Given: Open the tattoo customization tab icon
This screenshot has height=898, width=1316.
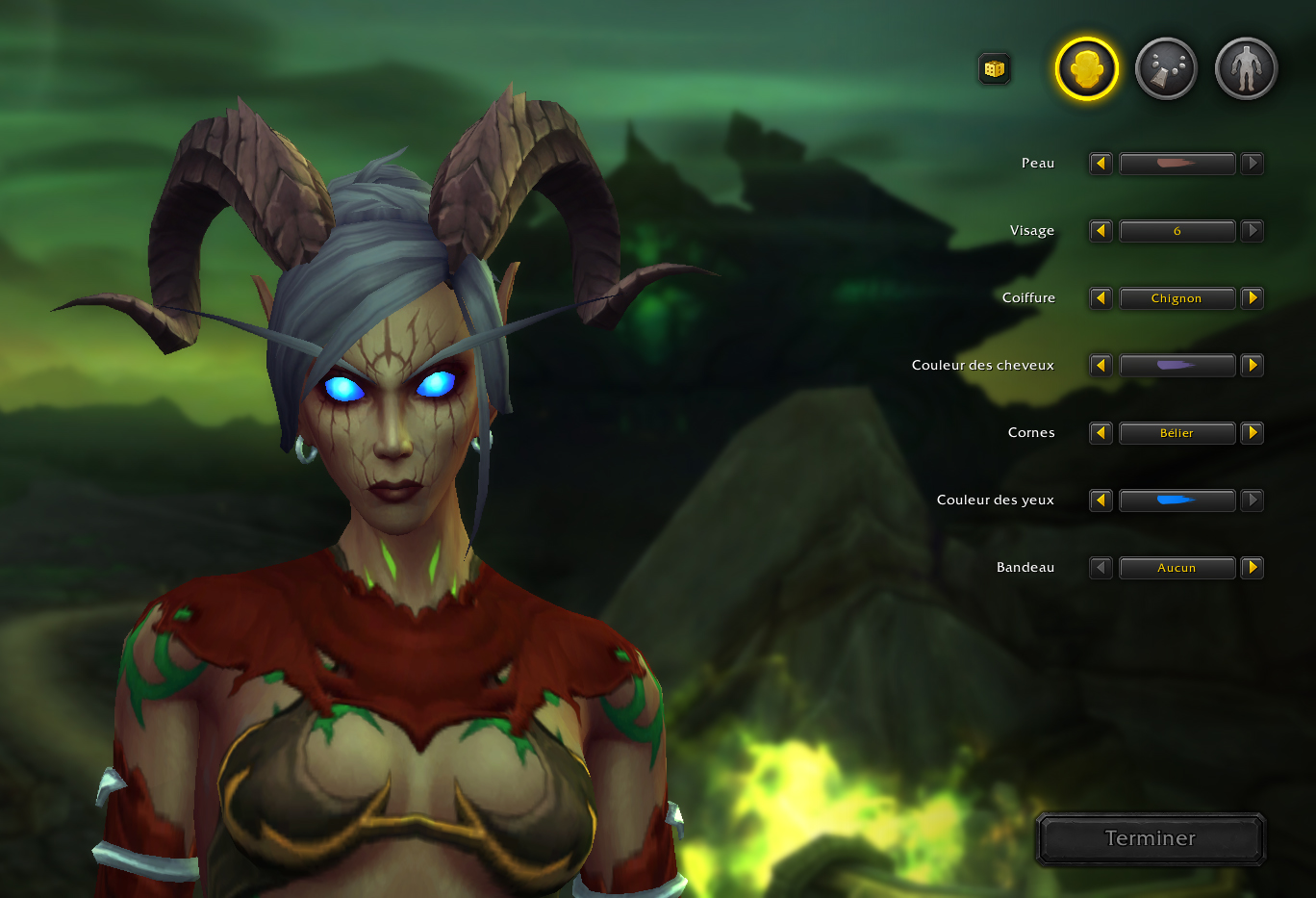Looking at the screenshot, I should pos(1165,67).
